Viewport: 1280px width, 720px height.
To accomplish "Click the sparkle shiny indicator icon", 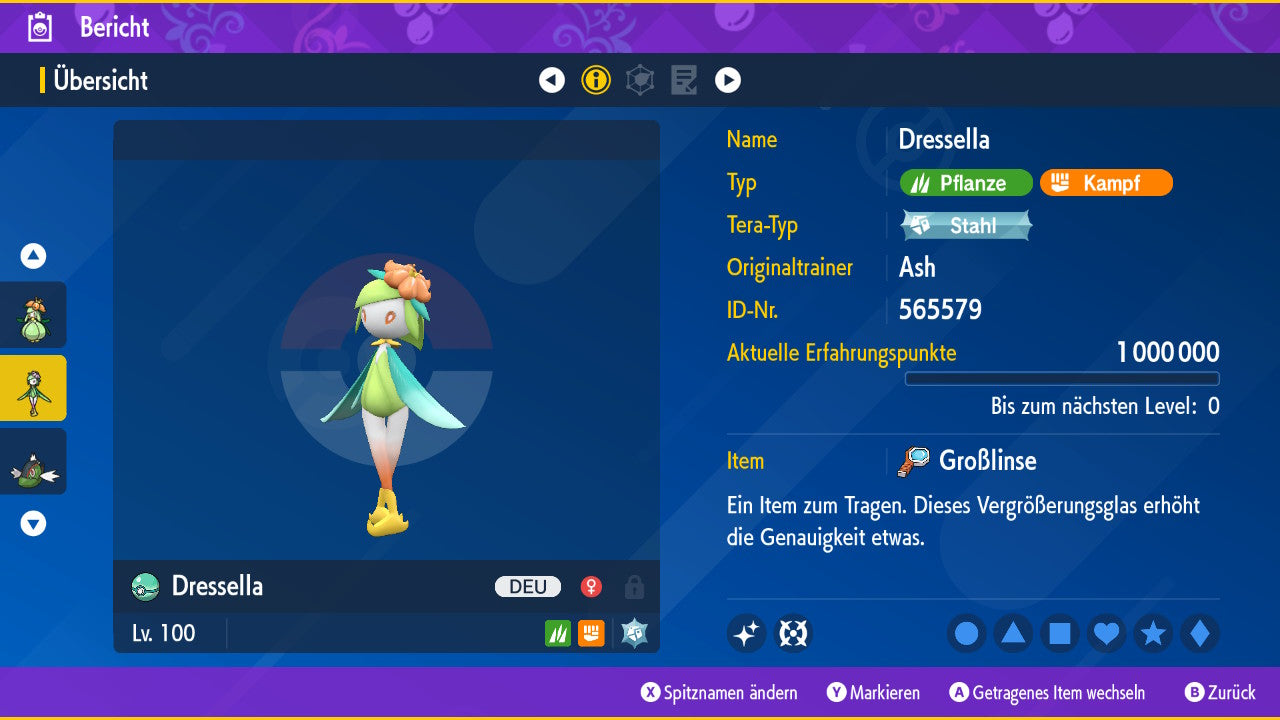I will (x=746, y=633).
